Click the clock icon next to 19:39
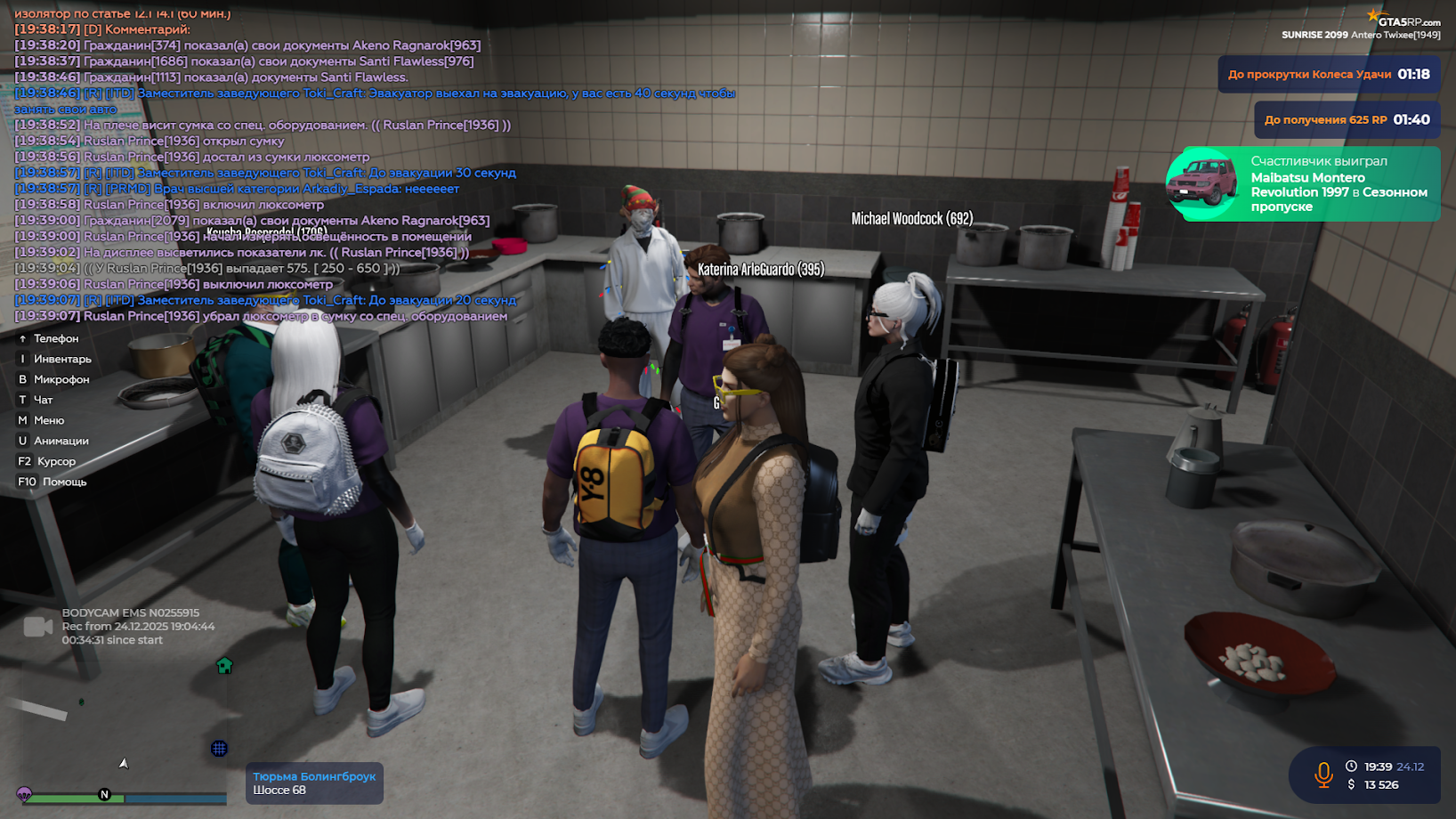1456x819 pixels. click(x=1351, y=766)
